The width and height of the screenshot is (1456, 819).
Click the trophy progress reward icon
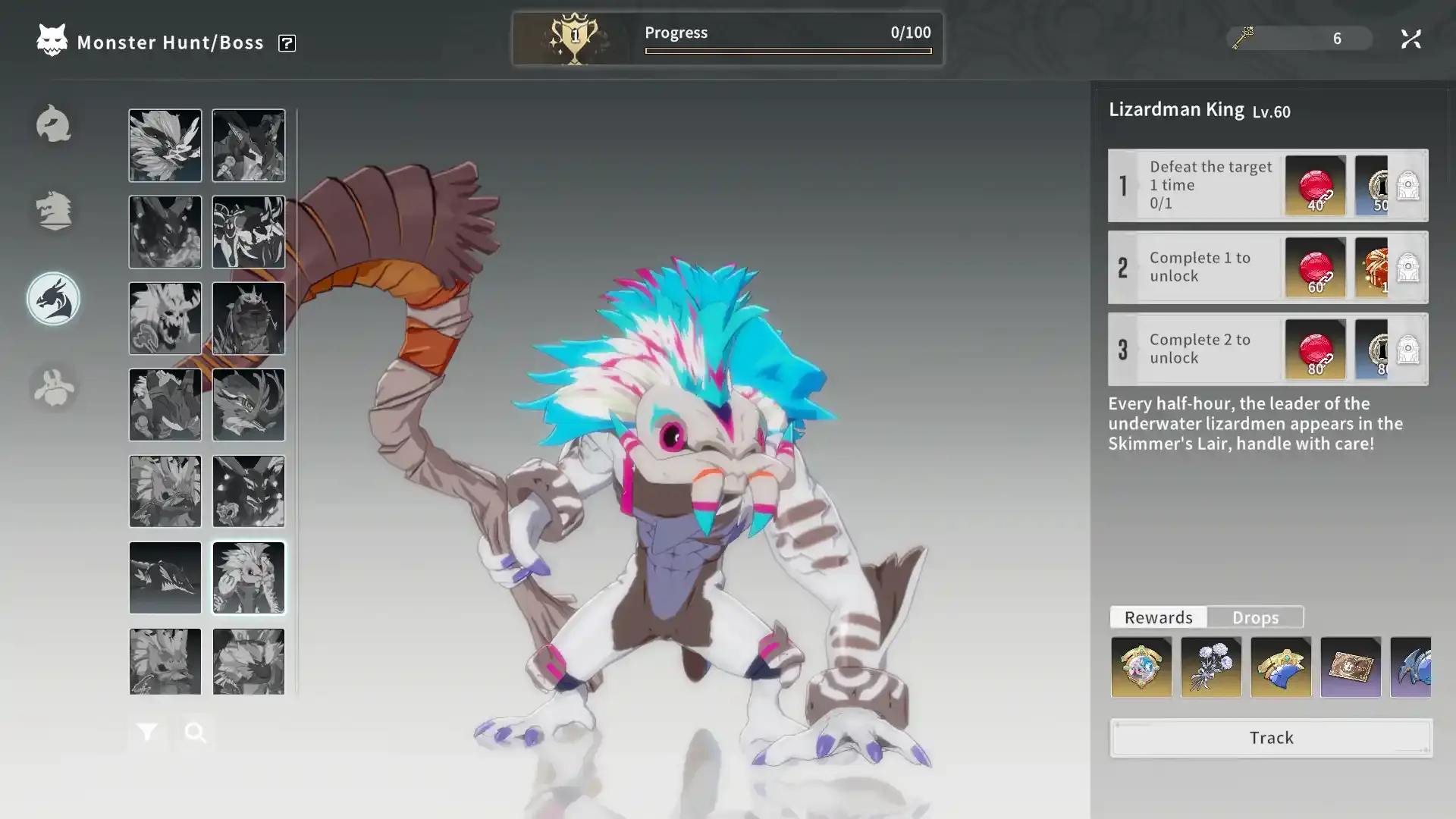[574, 38]
